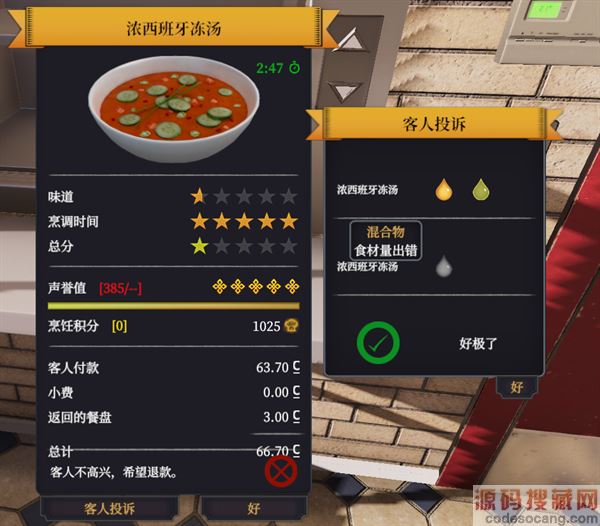Close the complaint panel with its 好 button
The image size is (600, 526).
516,387
